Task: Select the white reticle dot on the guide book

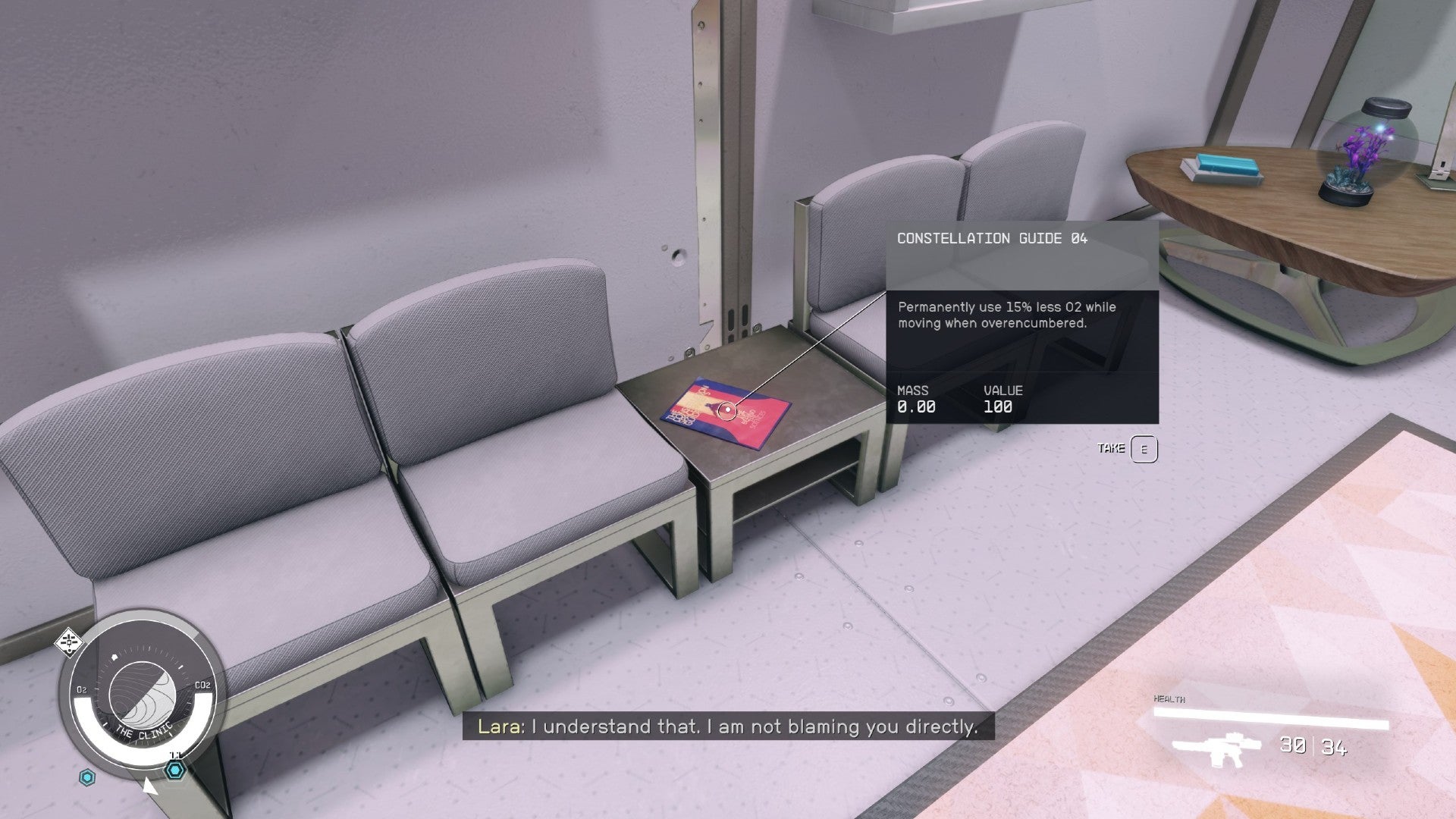Action: [x=726, y=409]
